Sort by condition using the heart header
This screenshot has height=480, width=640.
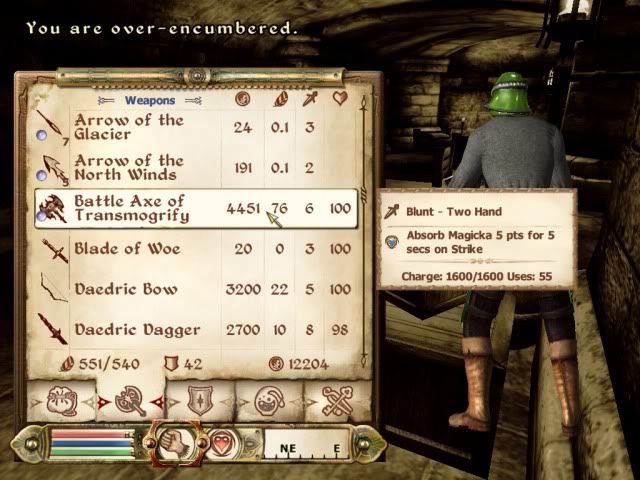click(340, 99)
